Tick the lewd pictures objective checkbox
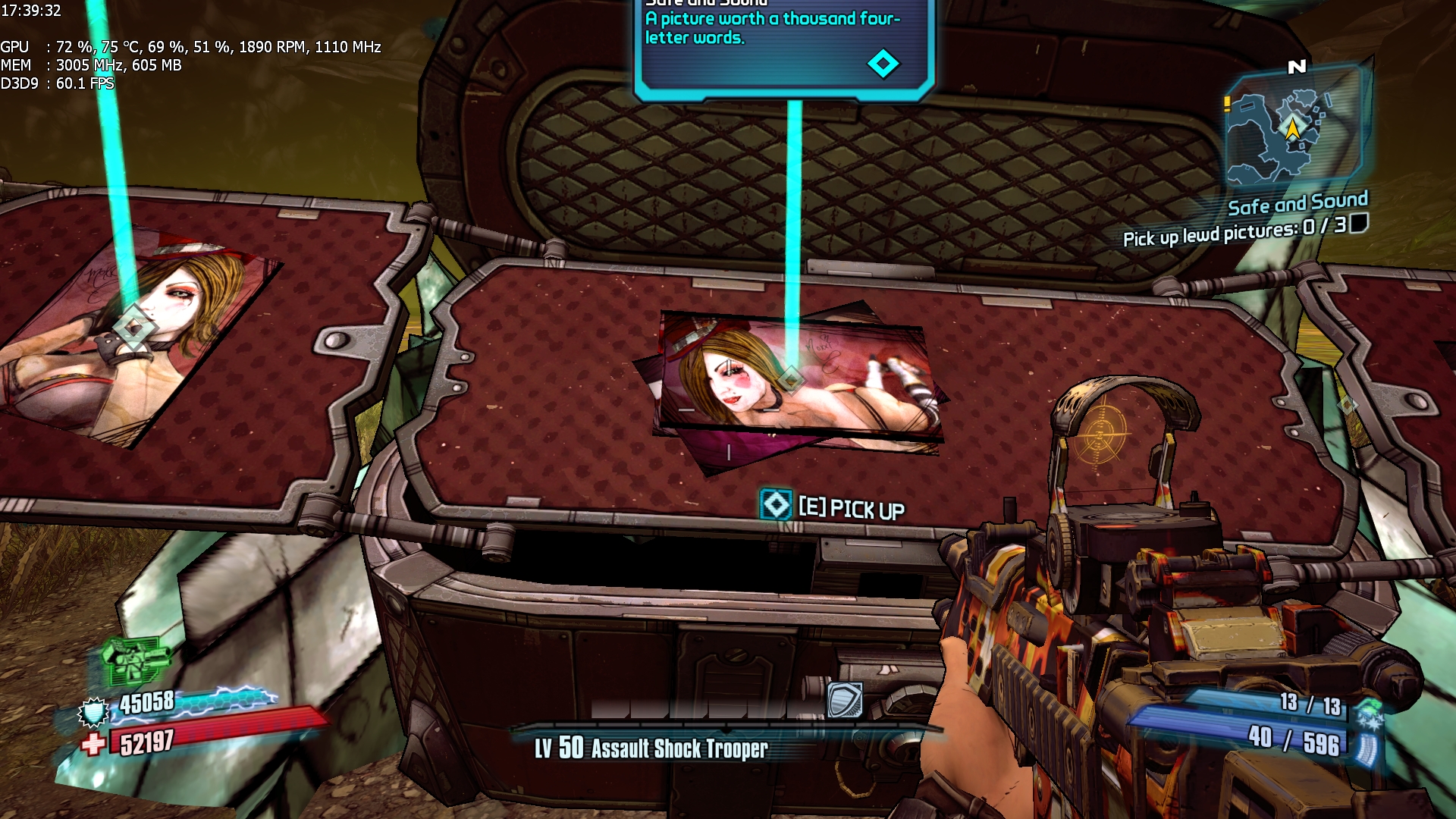 1359,223
